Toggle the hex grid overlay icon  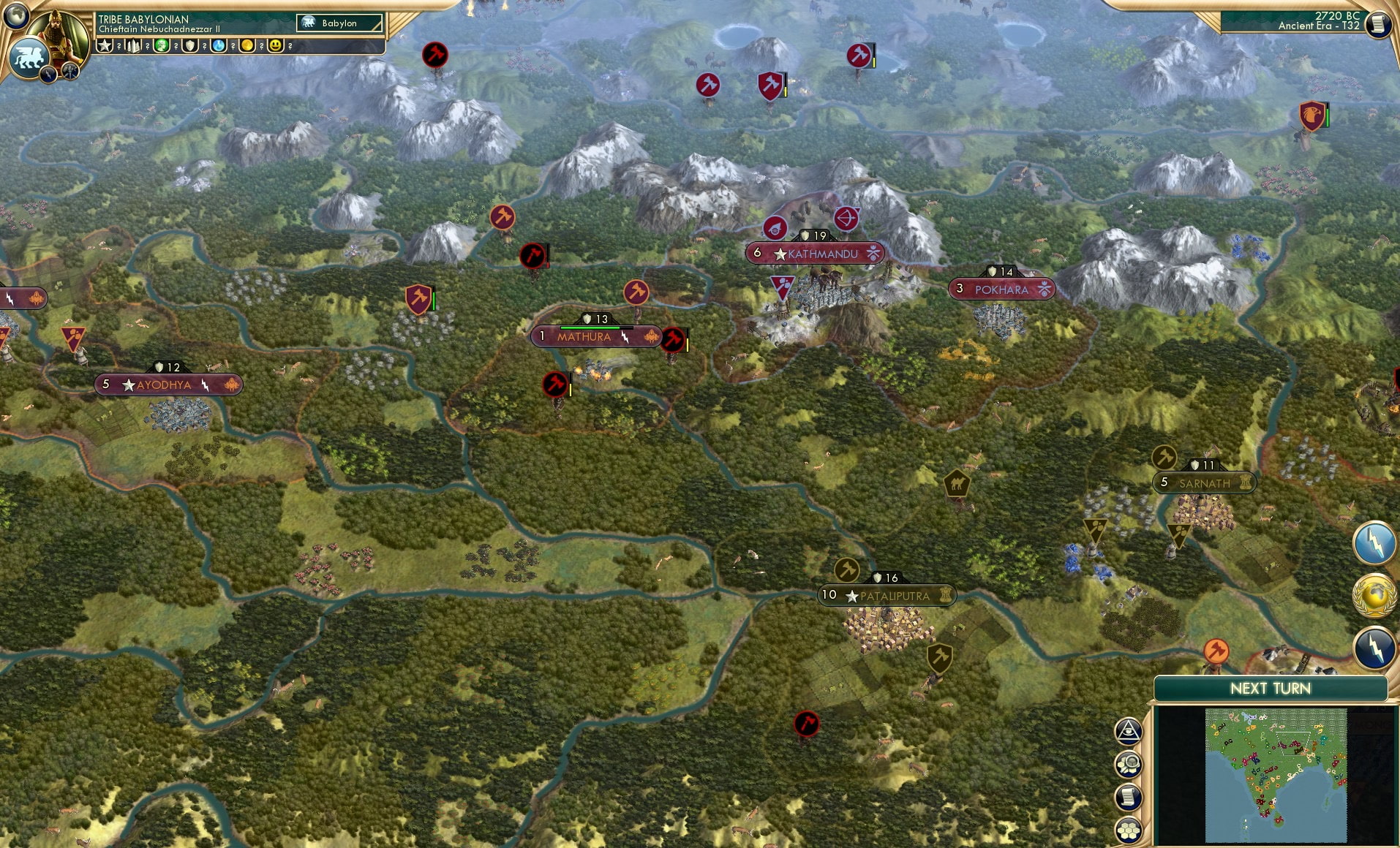[1129, 830]
